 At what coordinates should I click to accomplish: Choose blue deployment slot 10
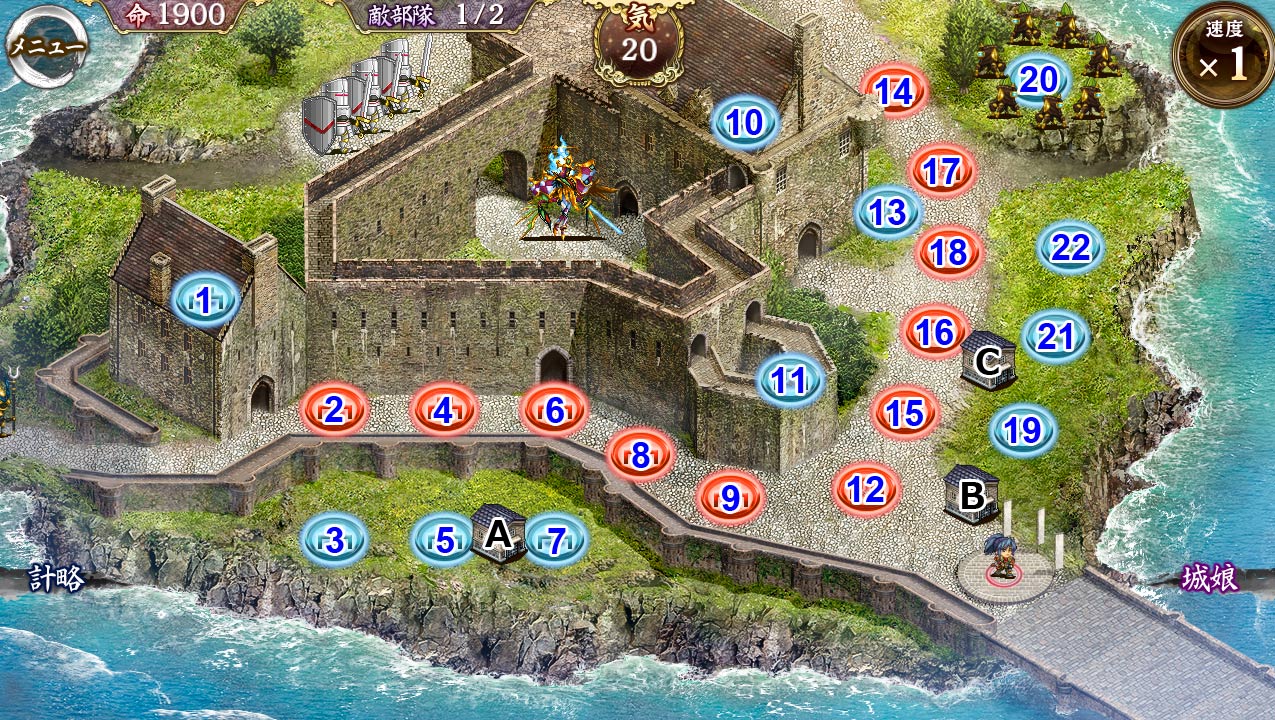745,122
